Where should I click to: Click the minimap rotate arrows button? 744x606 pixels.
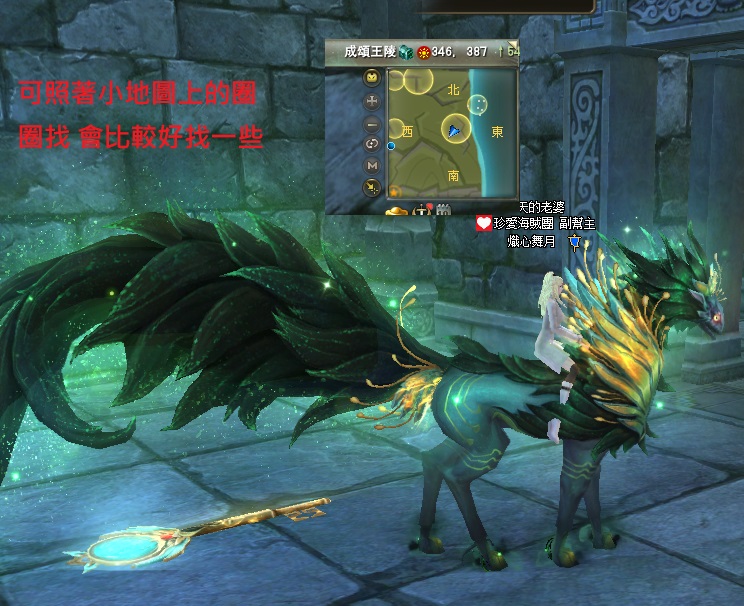click(373, 144)
